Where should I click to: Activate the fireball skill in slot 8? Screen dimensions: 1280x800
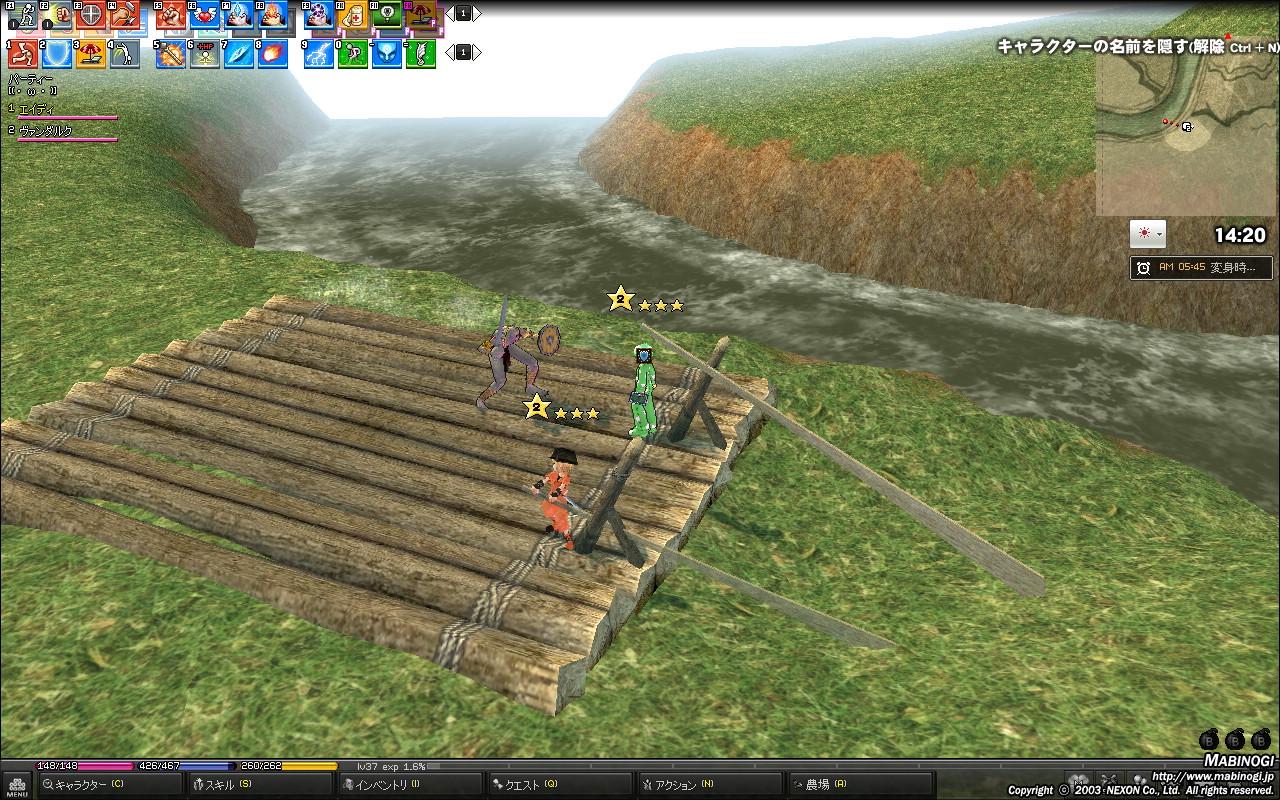click(272, 53)
